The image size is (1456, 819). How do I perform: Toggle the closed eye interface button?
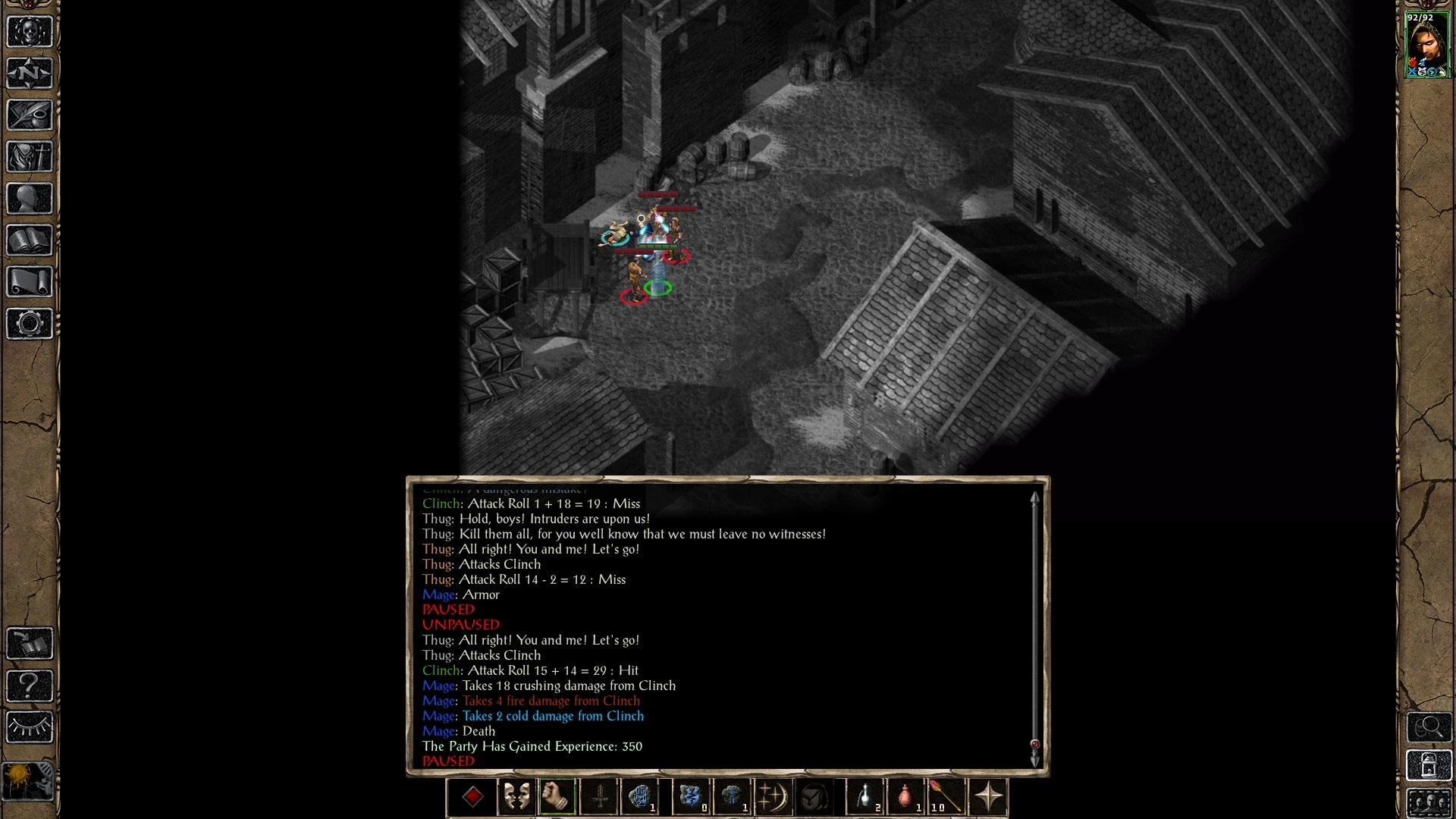point(30,727)
